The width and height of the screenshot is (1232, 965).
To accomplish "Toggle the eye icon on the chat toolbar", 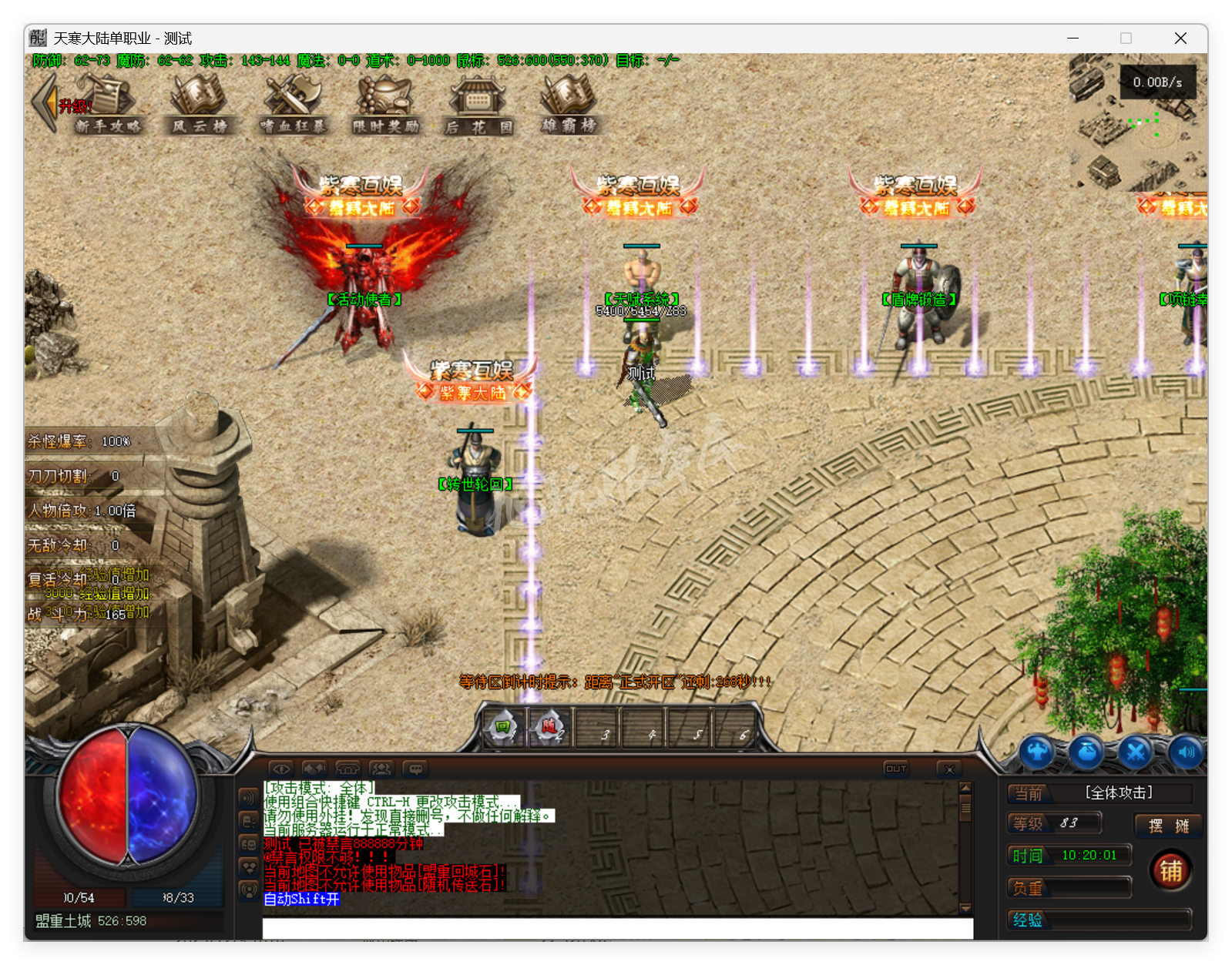I will click(x=281, y=769).
